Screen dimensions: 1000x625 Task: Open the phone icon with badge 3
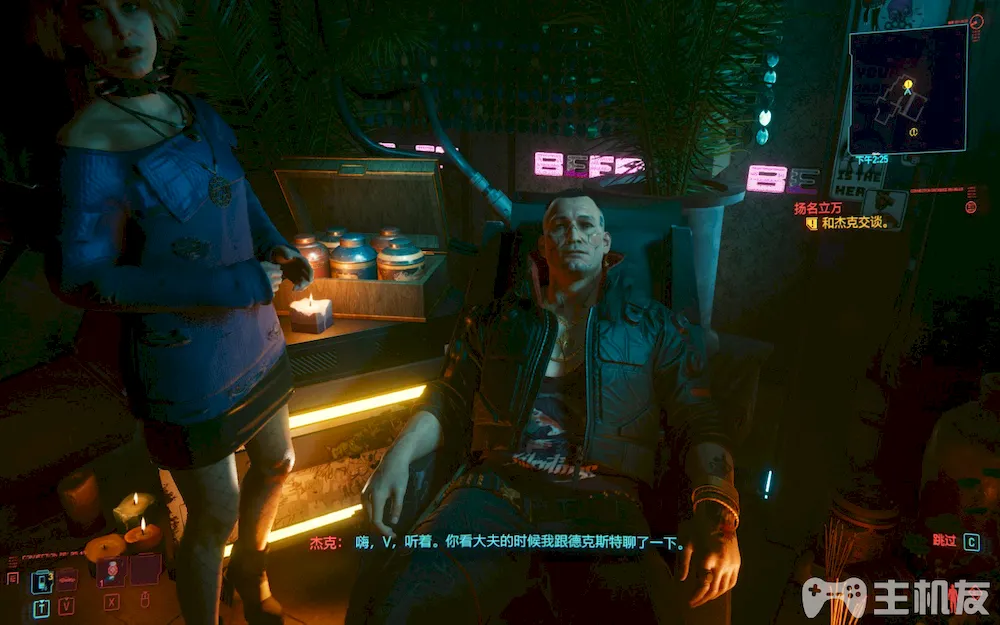tap(42, 580)
